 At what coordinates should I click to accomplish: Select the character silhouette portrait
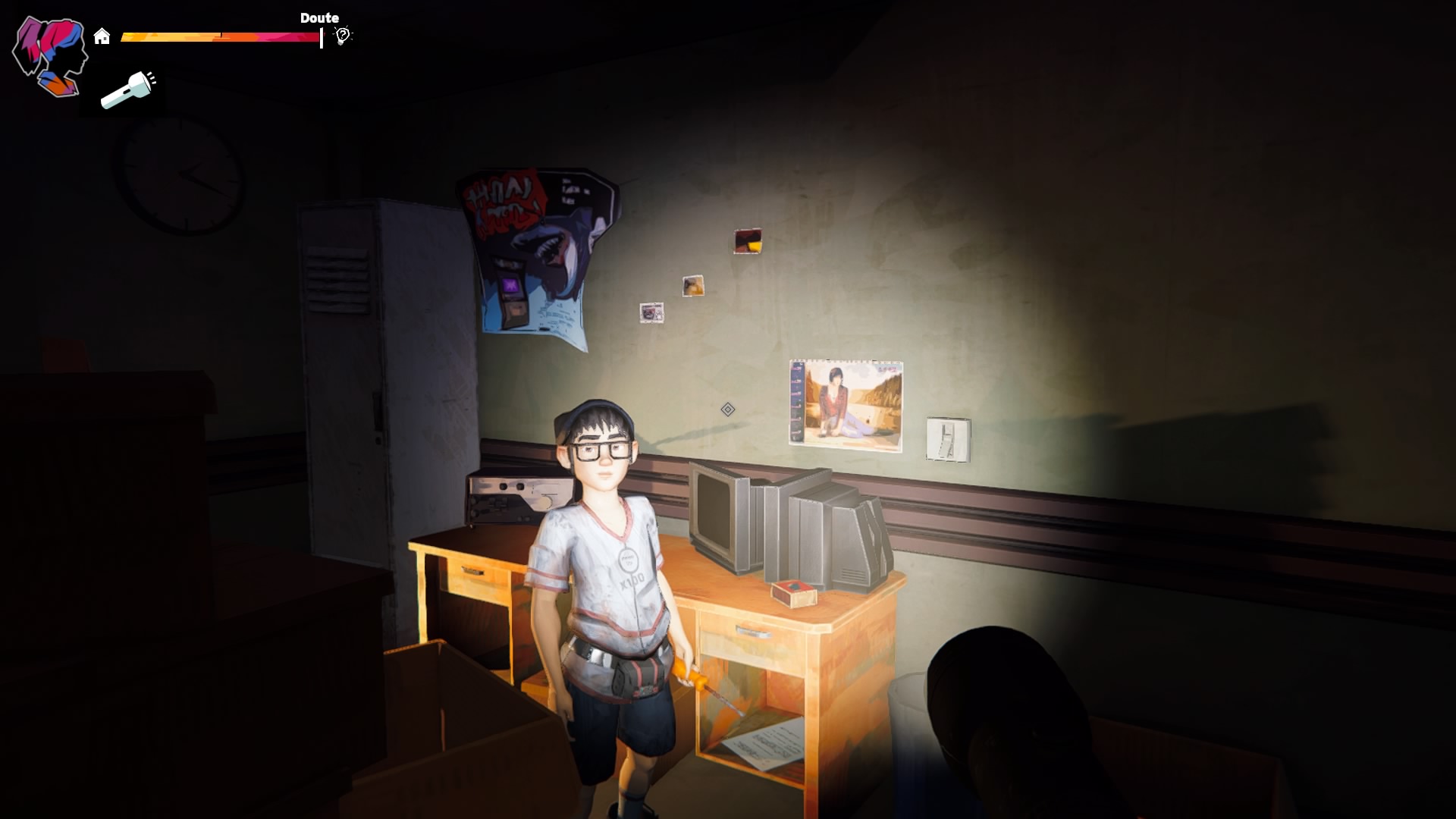[x=50, y=56]
